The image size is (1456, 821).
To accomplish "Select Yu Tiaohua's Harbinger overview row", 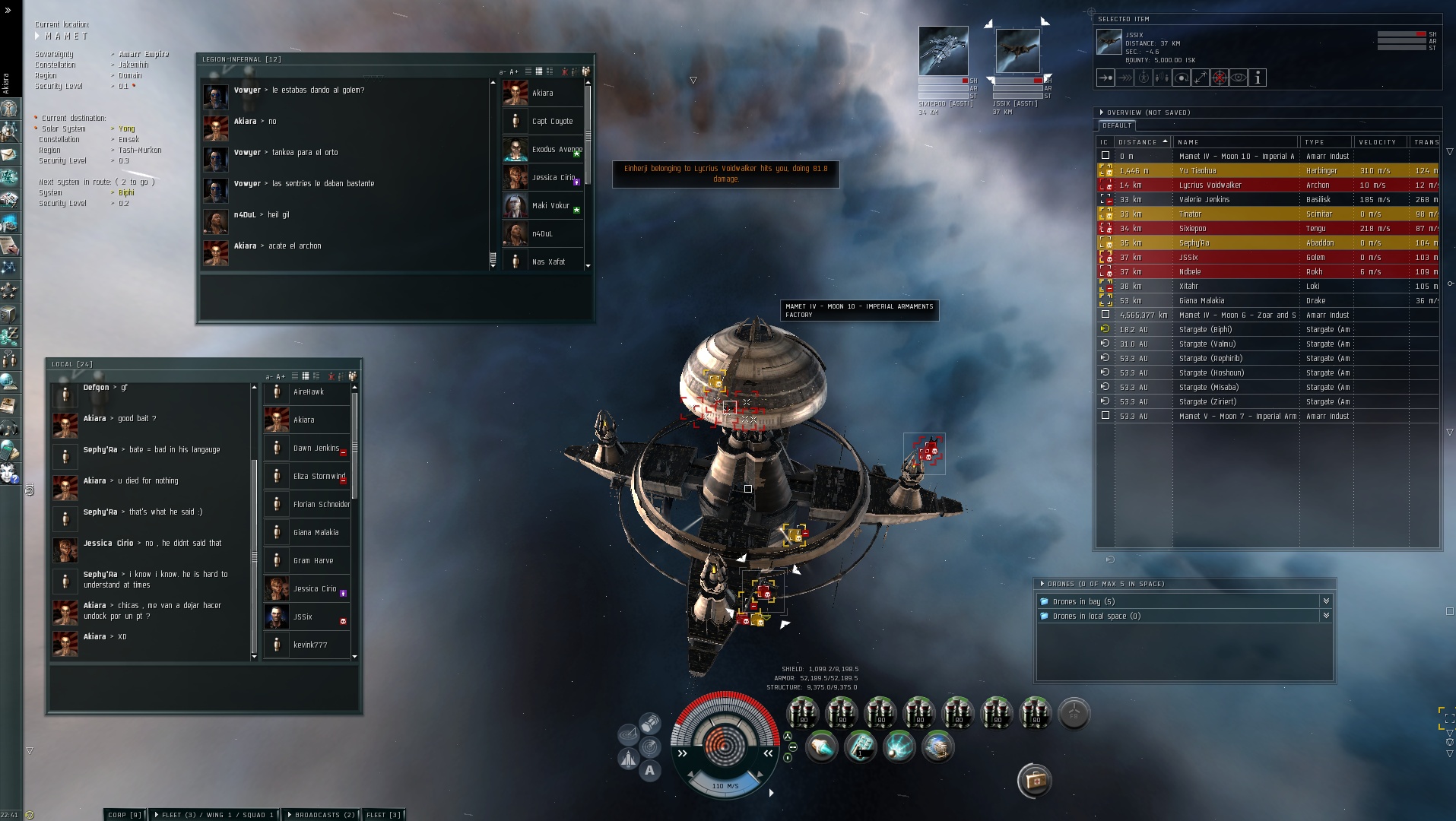I will (1197, 171).
